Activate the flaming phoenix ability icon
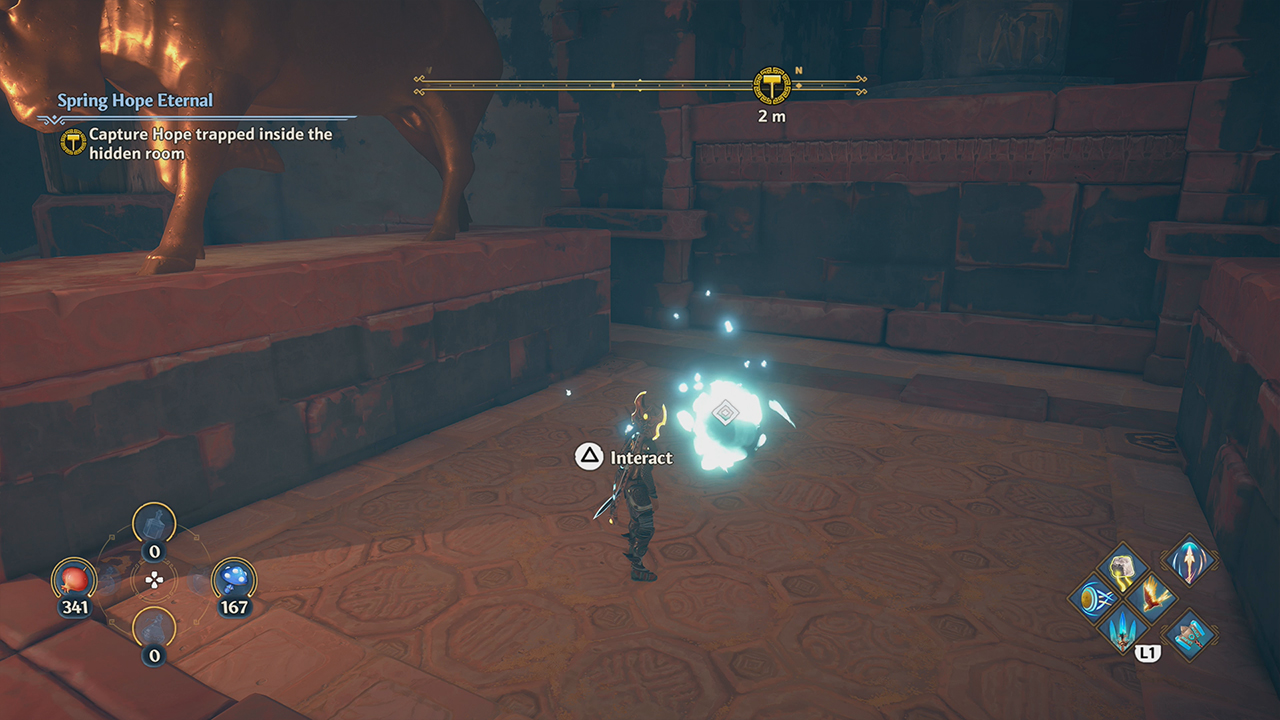 pyautogui.click(x=1153, y=597)
